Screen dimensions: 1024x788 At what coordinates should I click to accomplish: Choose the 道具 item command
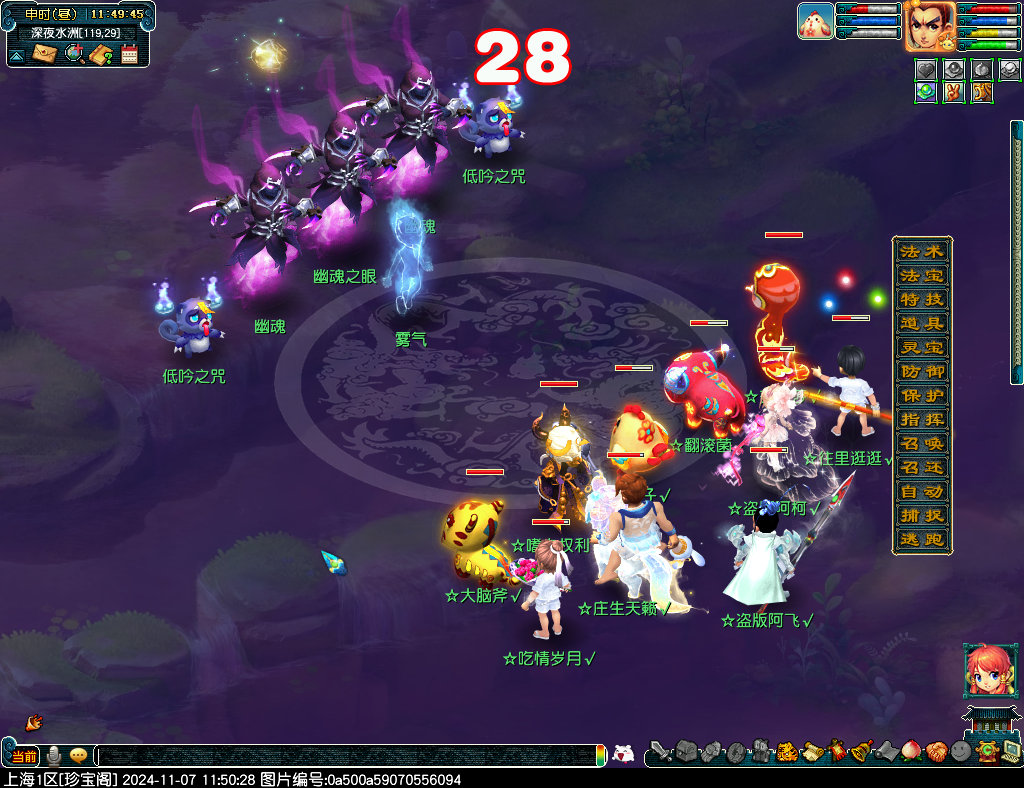[x=921, y=323]
